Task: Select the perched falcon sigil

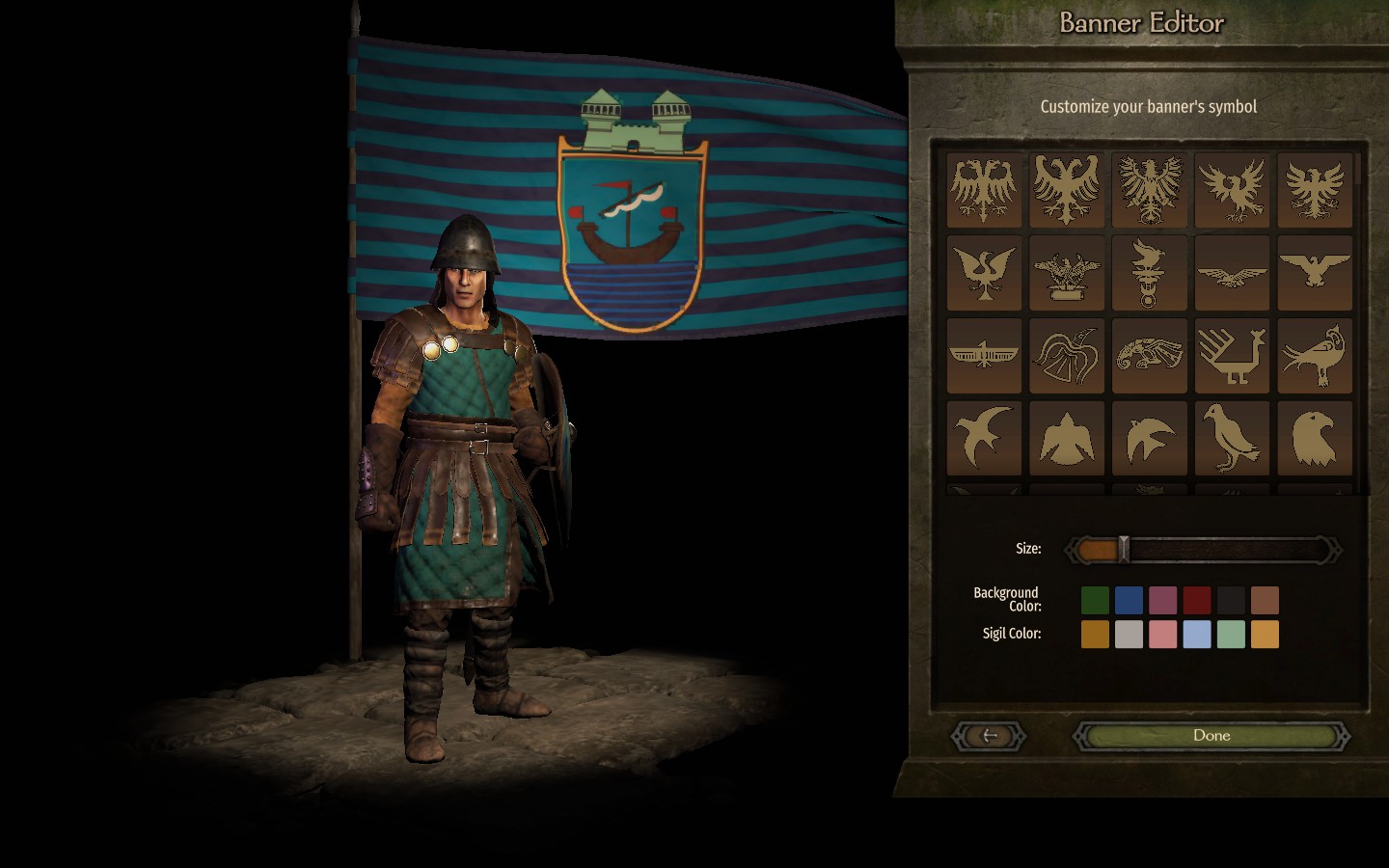Action: point(1232,437)
